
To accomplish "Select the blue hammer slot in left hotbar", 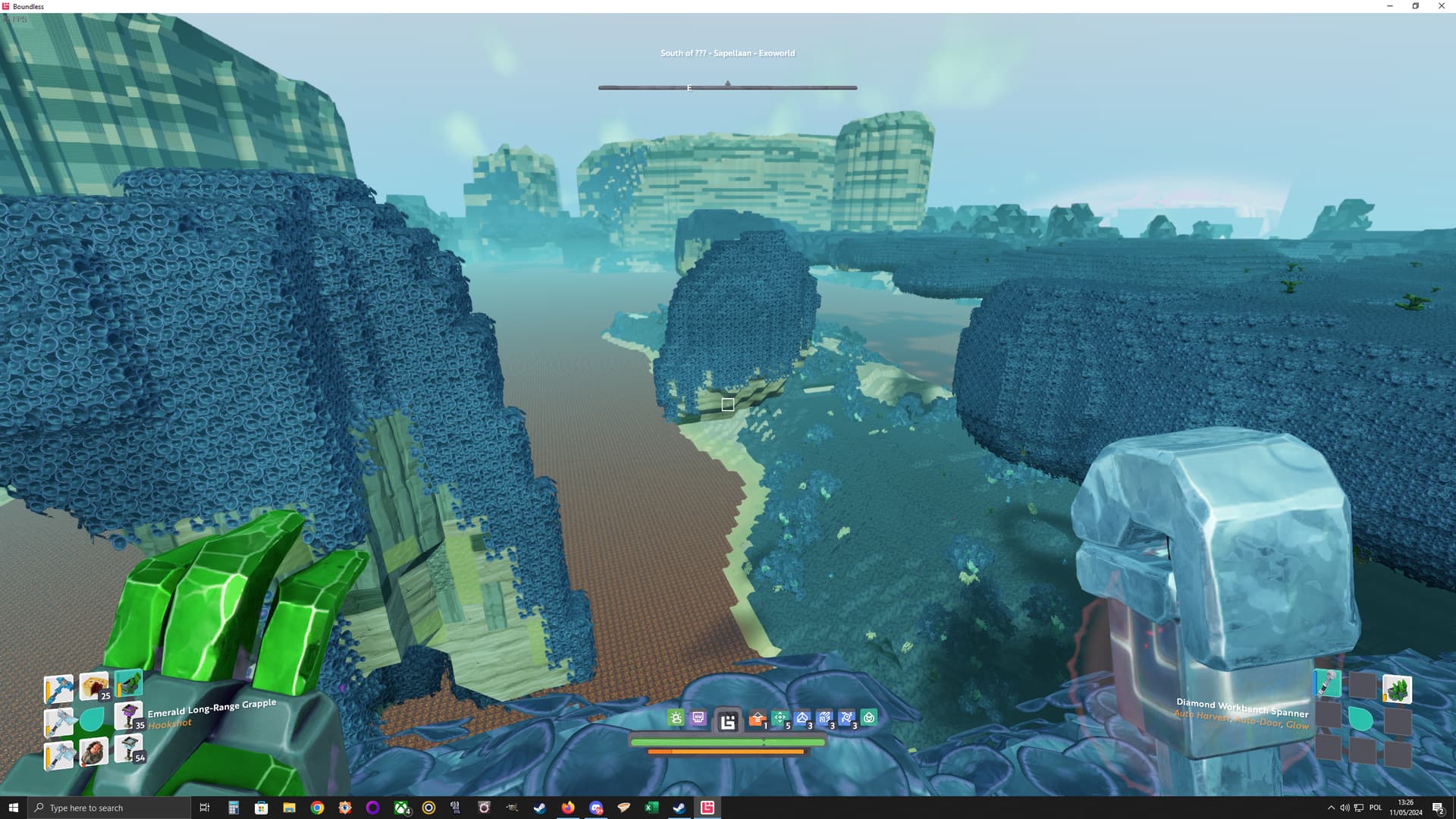I will click(58, 689).
